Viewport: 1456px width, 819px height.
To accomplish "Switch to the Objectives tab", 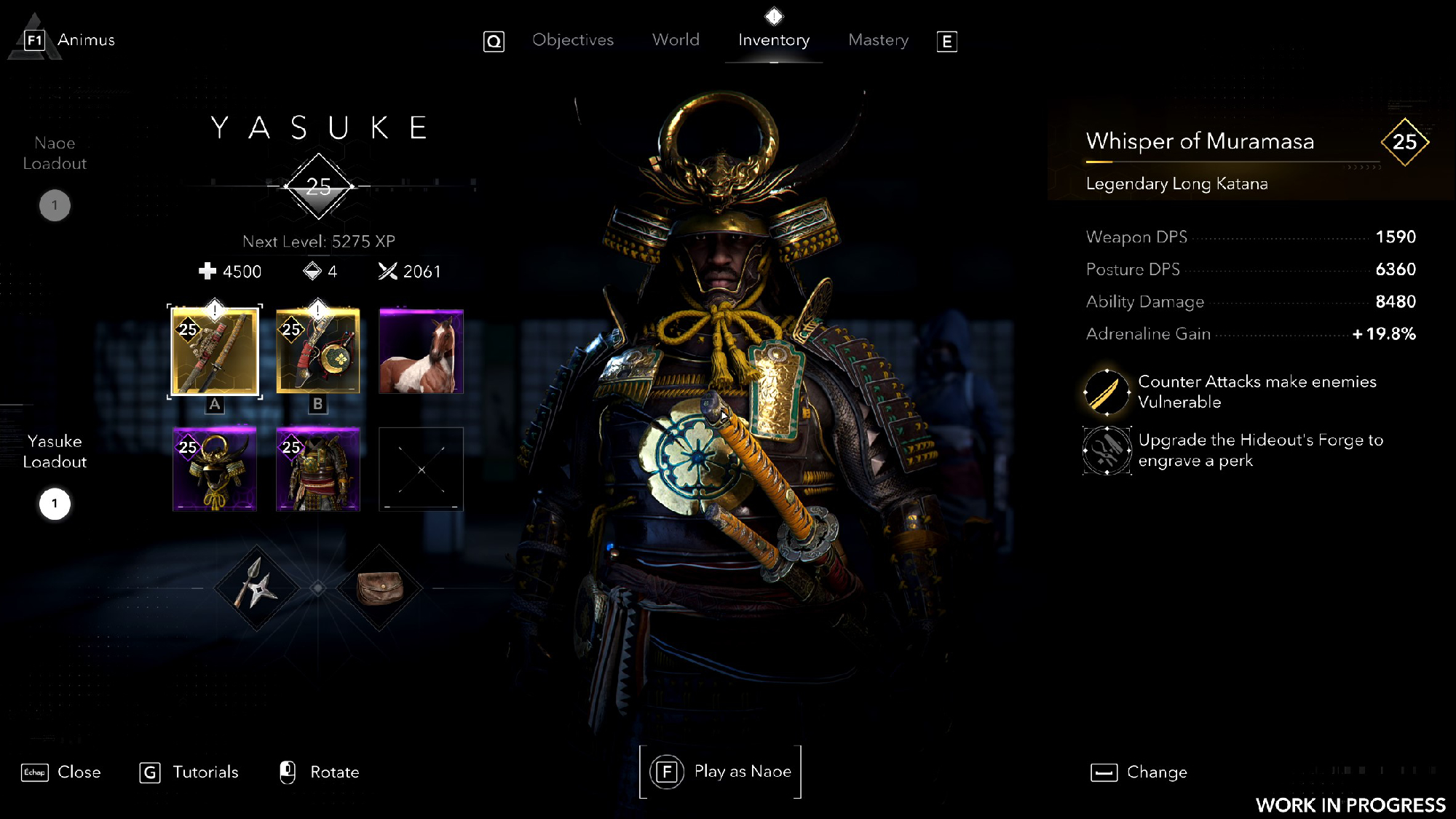I will (x=572, y=40).
